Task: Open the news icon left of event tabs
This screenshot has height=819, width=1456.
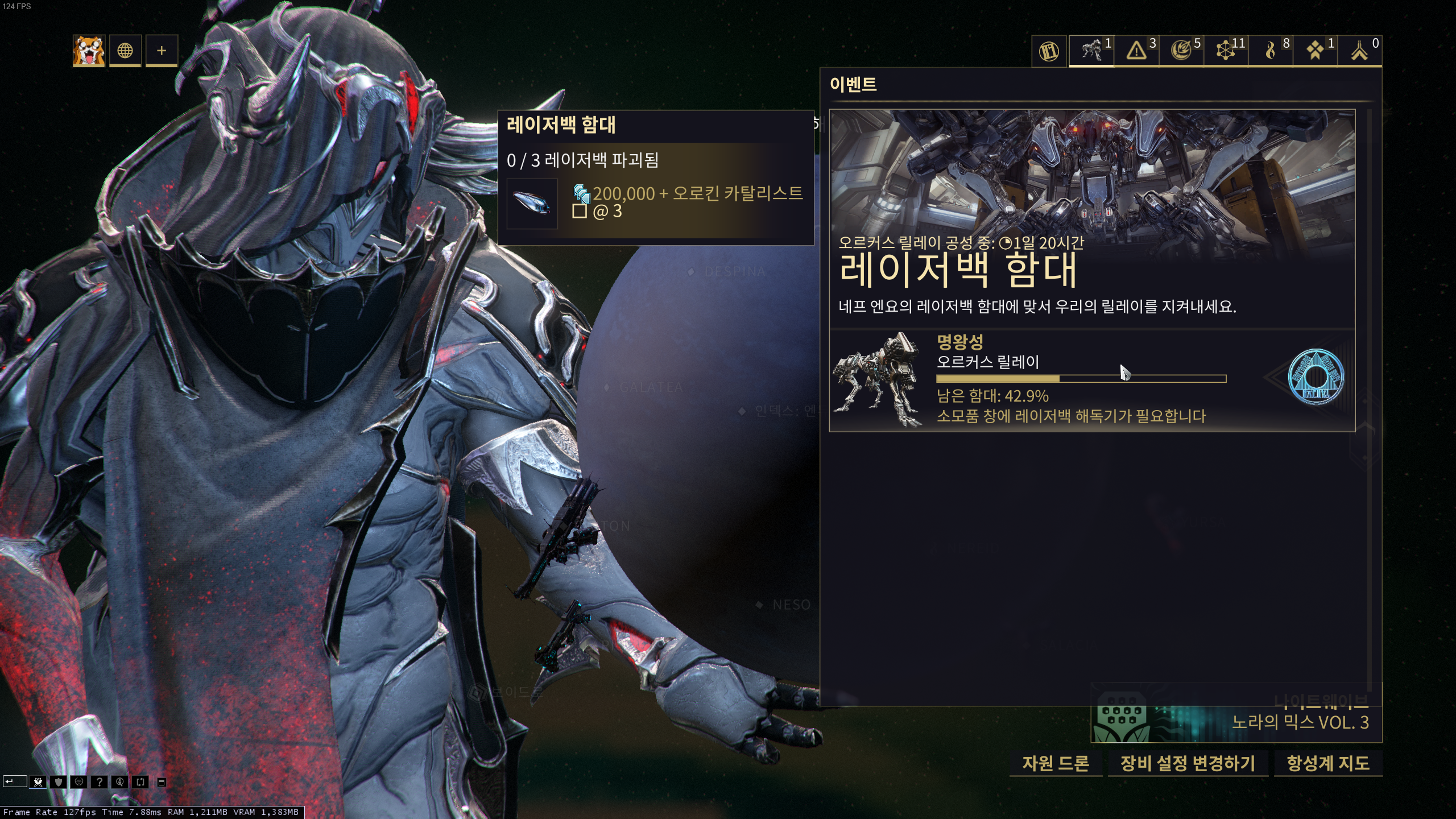Action: 1048,50
